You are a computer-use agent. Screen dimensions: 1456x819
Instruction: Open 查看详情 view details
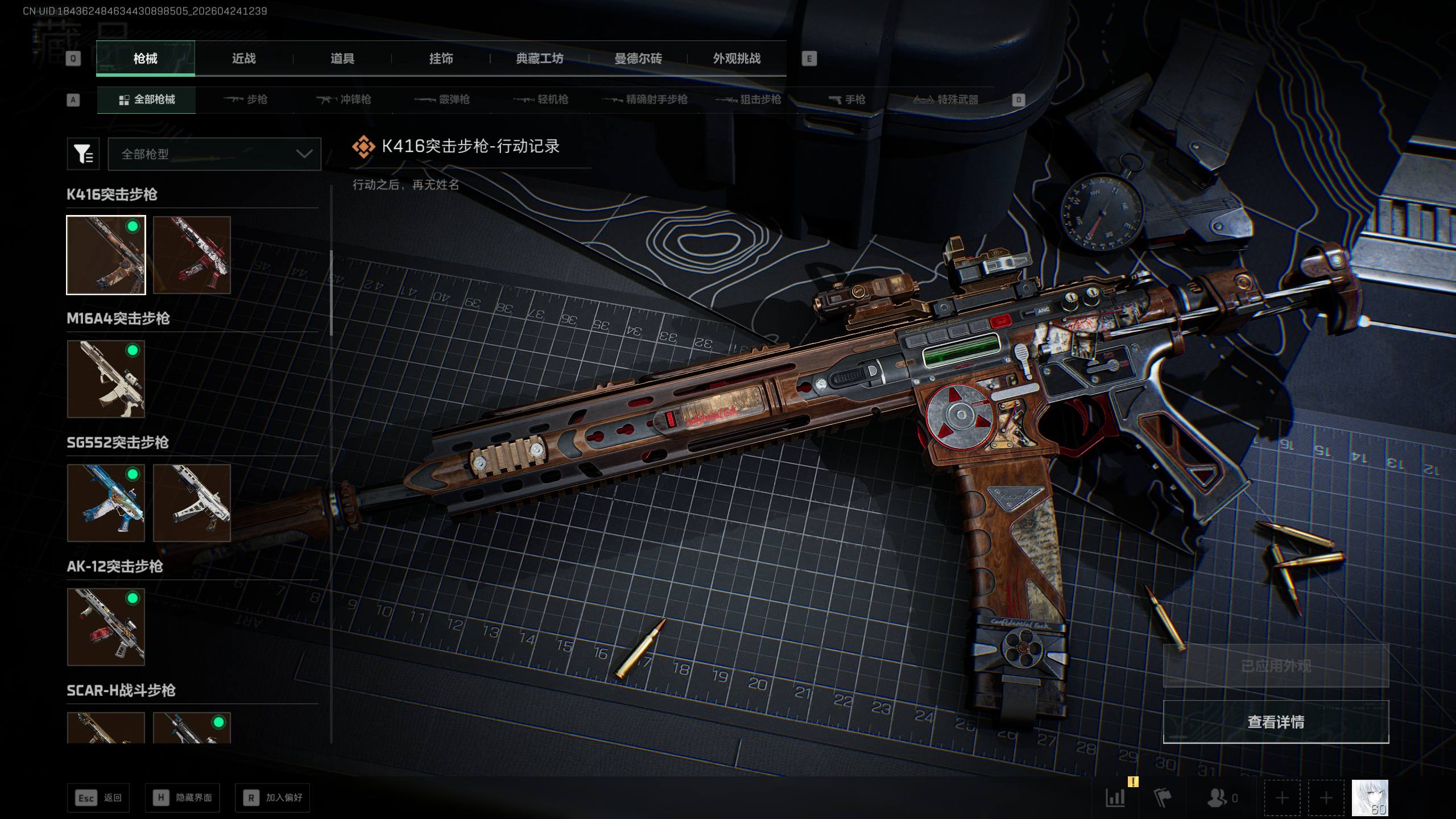(x=1276, y=722)
